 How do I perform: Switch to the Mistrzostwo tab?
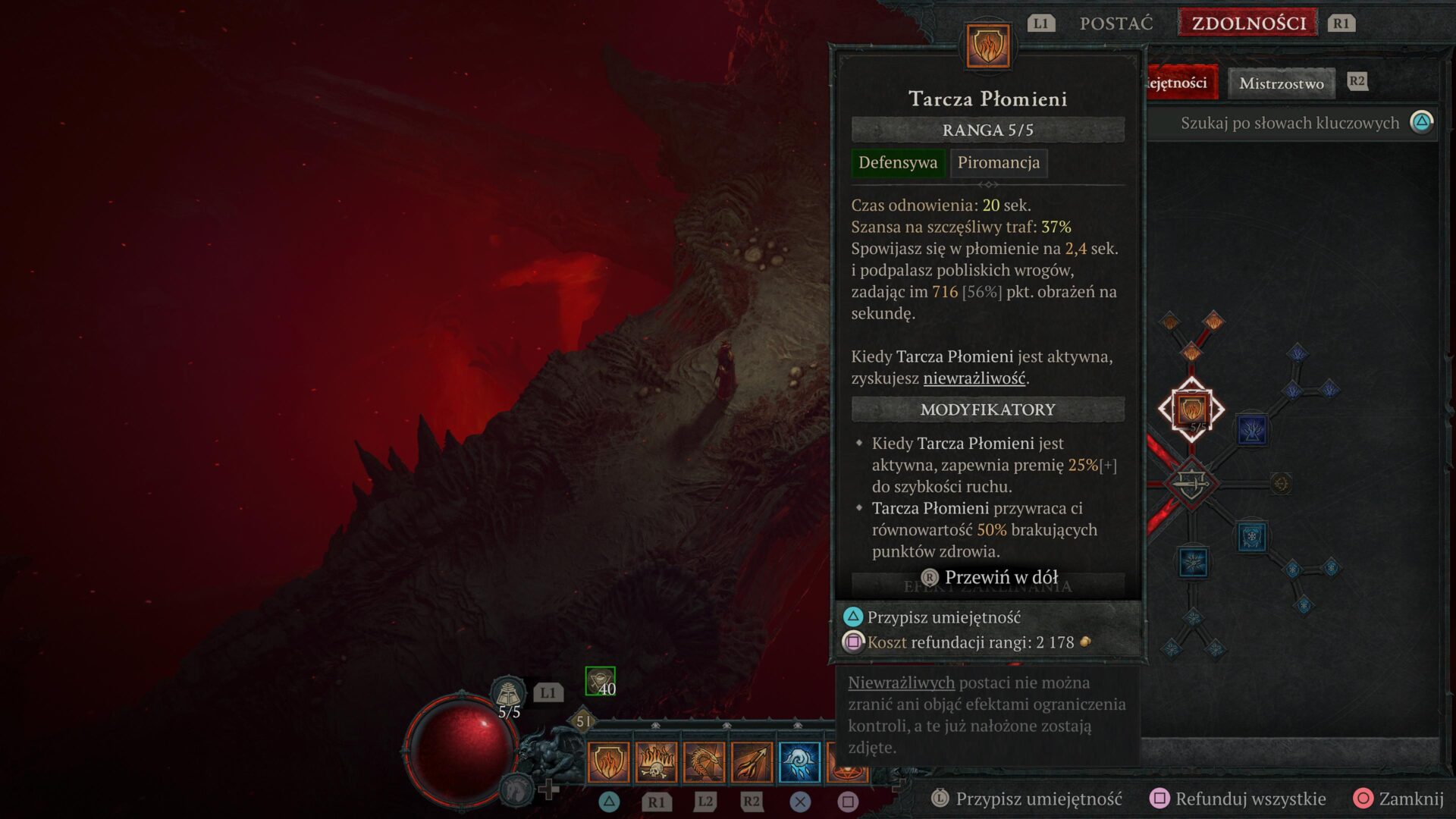(1280, 83)
